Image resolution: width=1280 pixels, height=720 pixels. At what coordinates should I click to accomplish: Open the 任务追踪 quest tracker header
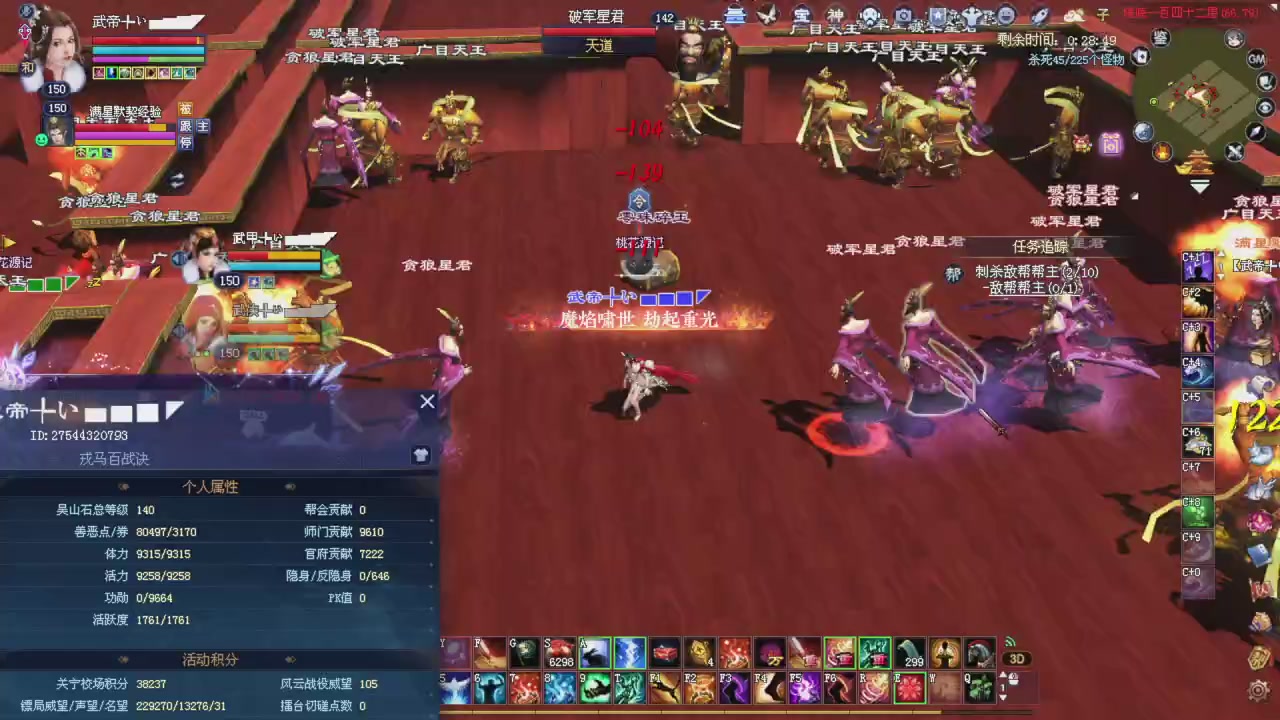1040,246
